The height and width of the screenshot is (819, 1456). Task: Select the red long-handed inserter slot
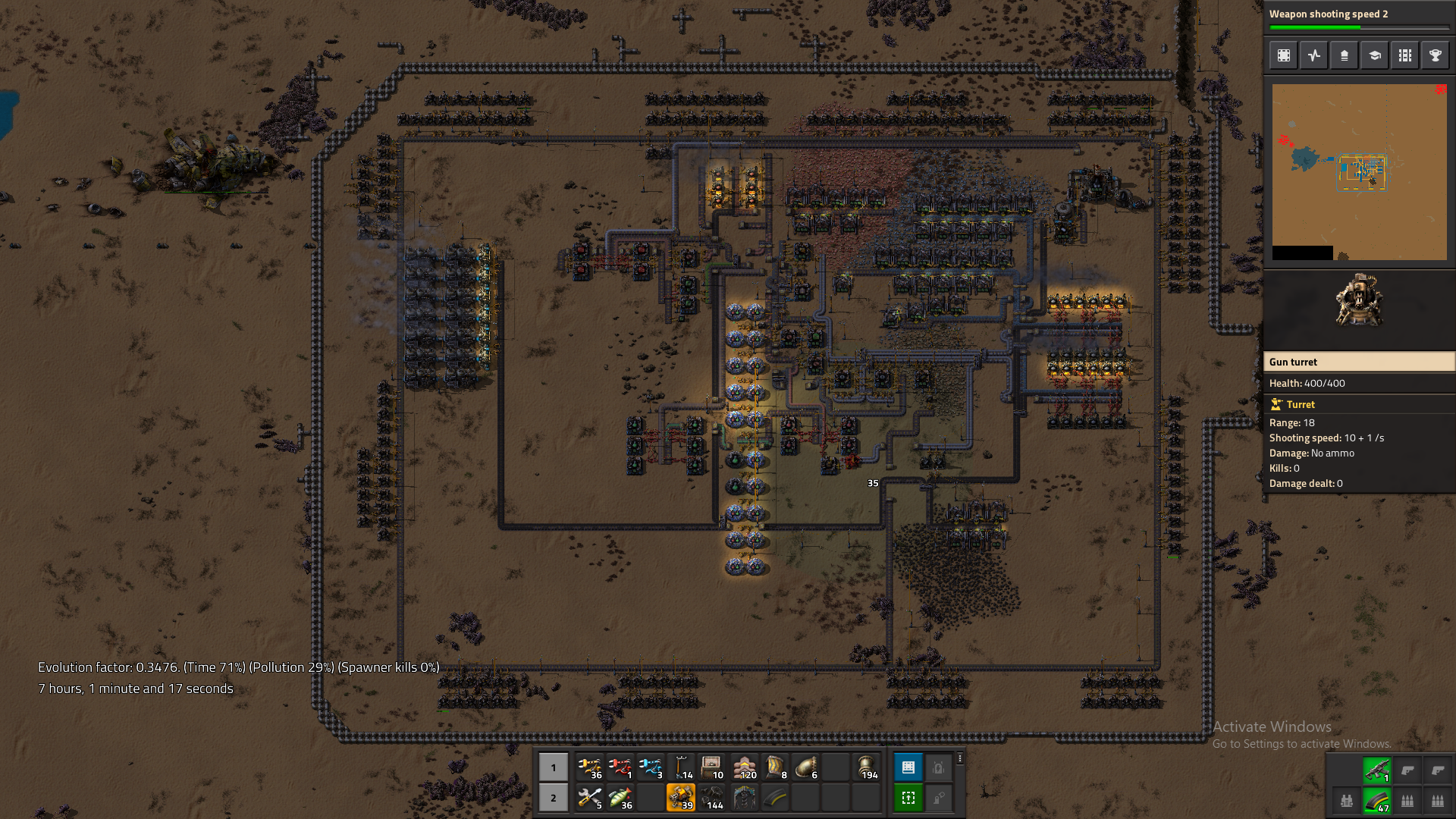620,767
